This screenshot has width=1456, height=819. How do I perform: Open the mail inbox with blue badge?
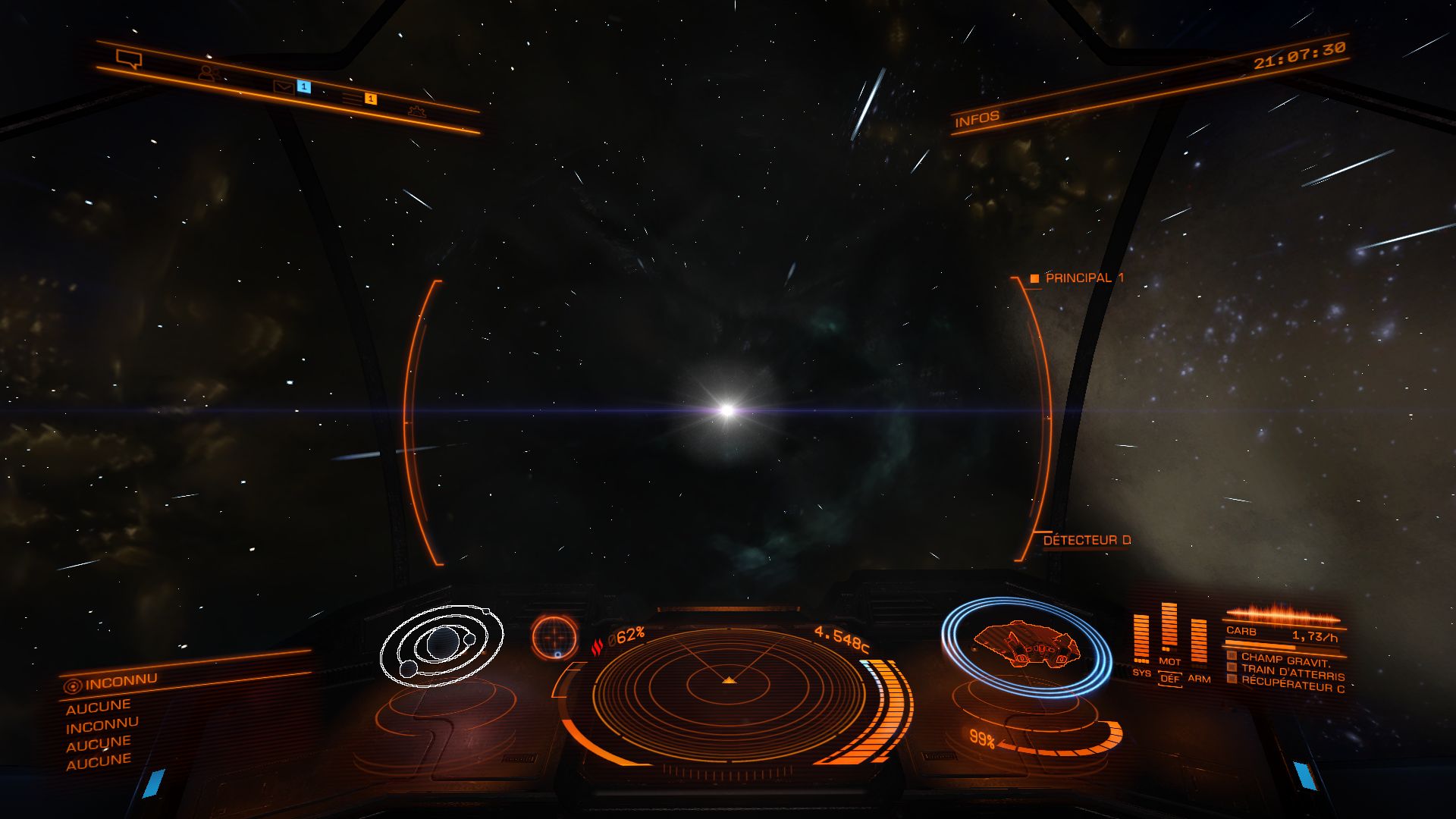pyautogui.click(x=284, y=88)
